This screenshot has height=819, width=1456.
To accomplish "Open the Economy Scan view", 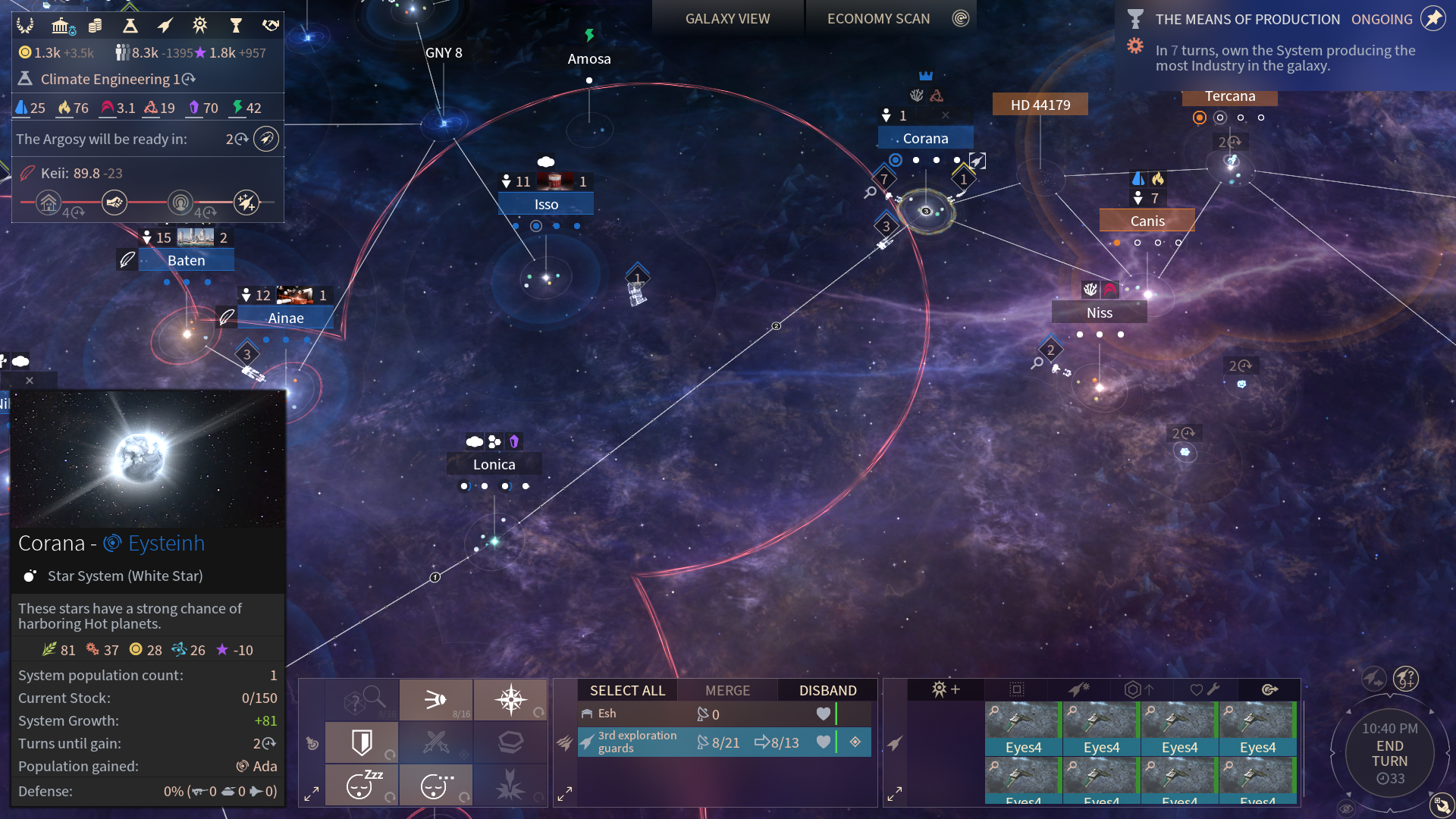I will coord(878,19).
